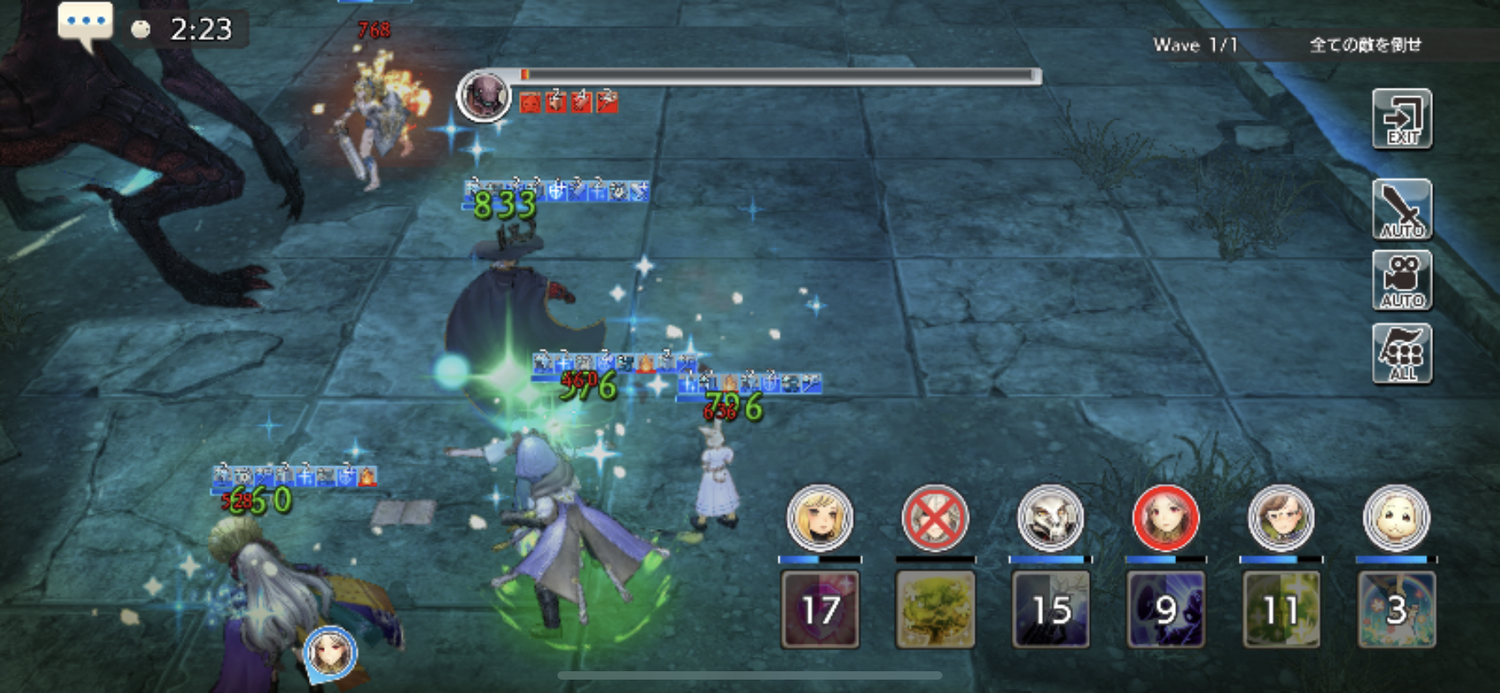Activate the red skill showing cooldown 17
Screen dimensions: 1500x693
[820, 609]
